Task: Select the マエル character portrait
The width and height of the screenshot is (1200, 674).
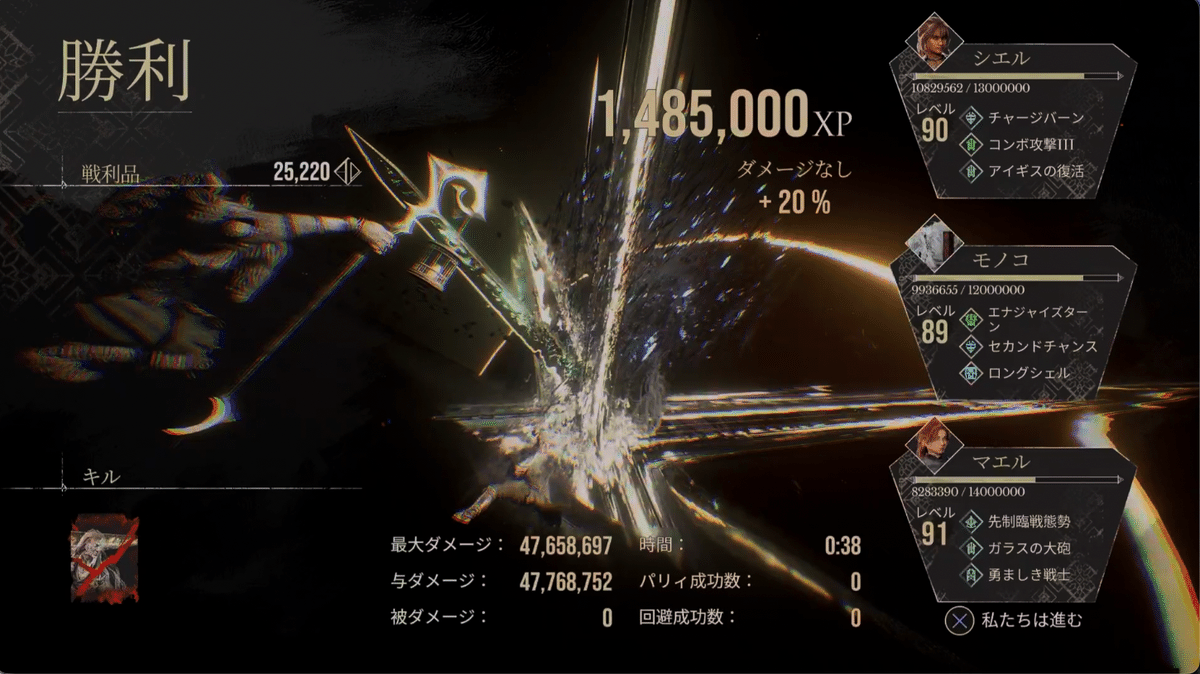Action: (932, 442)
